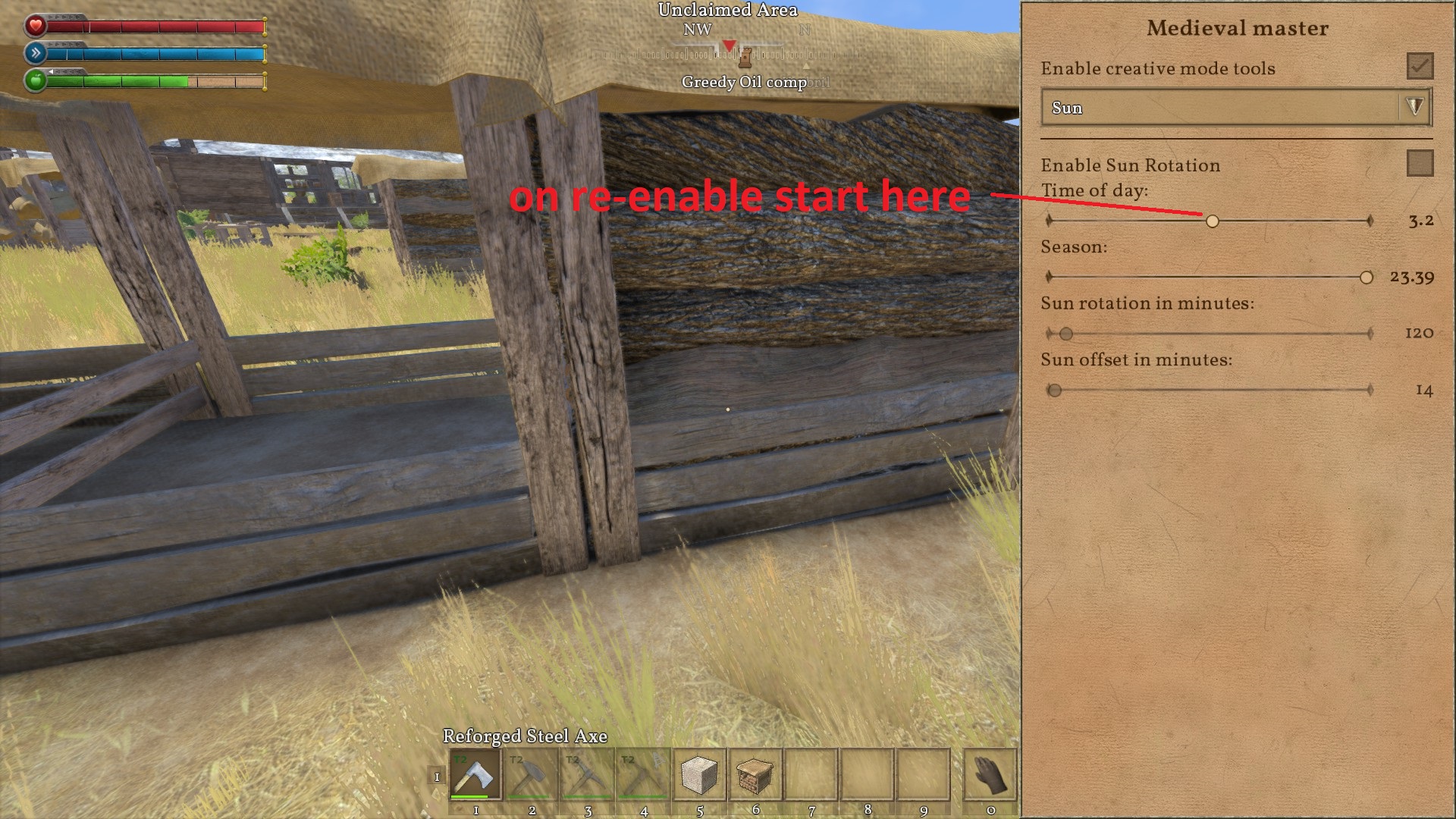Click the Time of day slider handle
Viewport: 1456px width, 819px height.
point(1213,221)
